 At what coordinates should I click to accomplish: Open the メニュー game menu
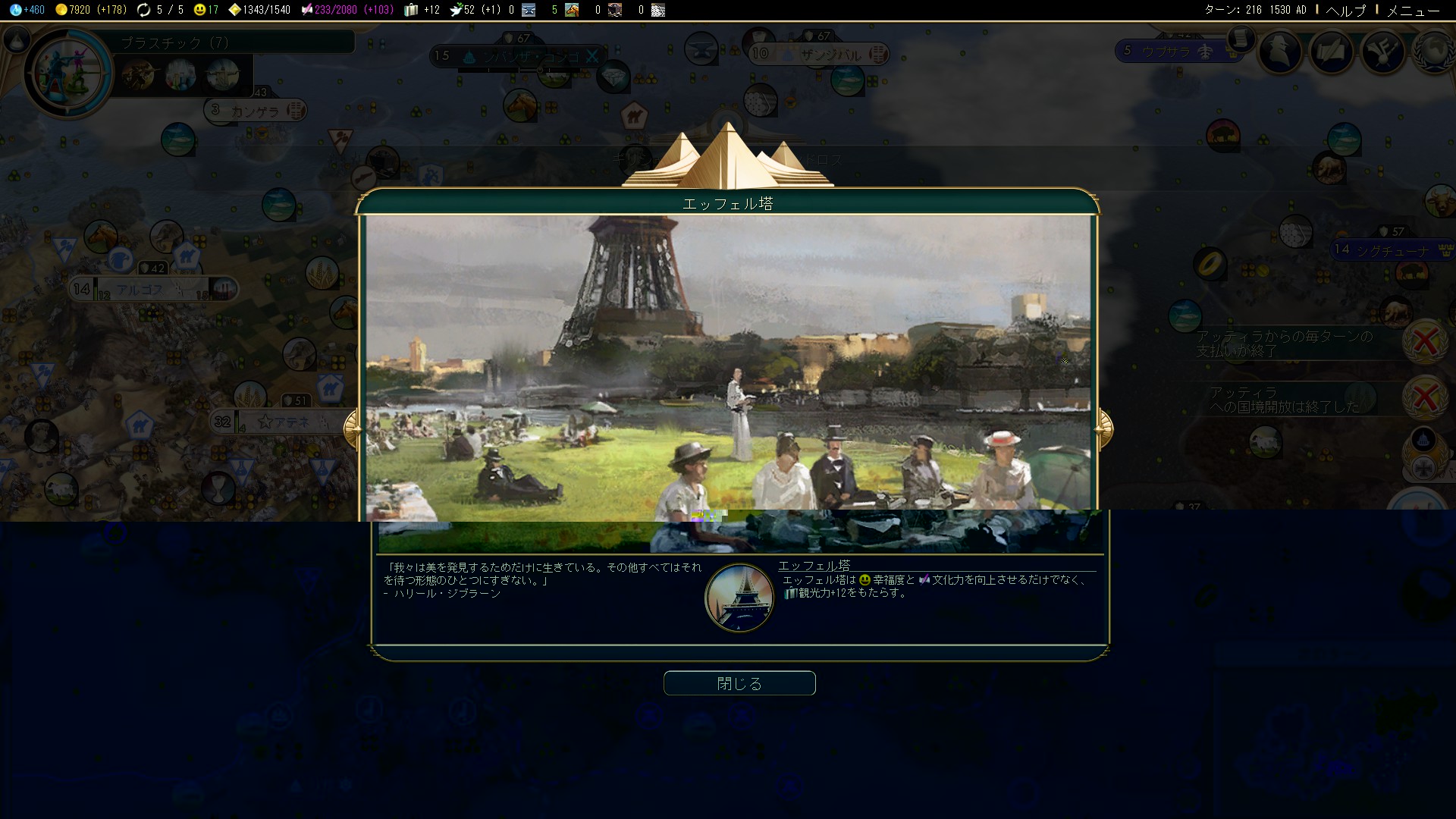[x=1412, y=10]
